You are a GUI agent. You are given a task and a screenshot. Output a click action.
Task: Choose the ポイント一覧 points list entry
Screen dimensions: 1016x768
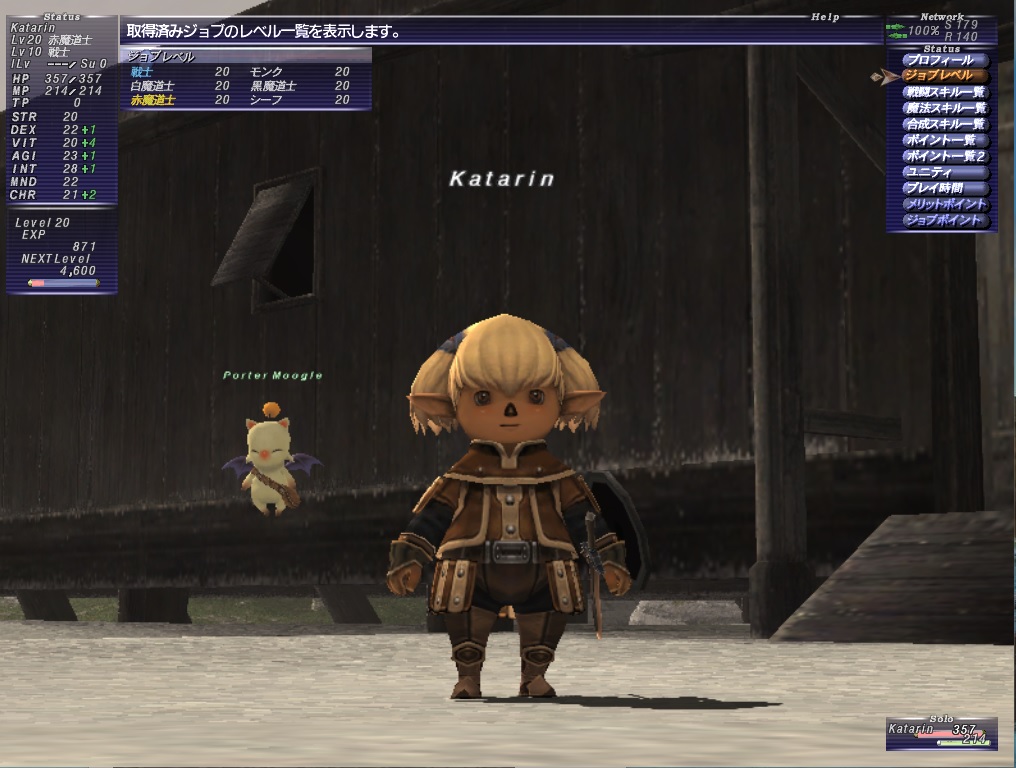pyautogui.click(x=944, y=140)
